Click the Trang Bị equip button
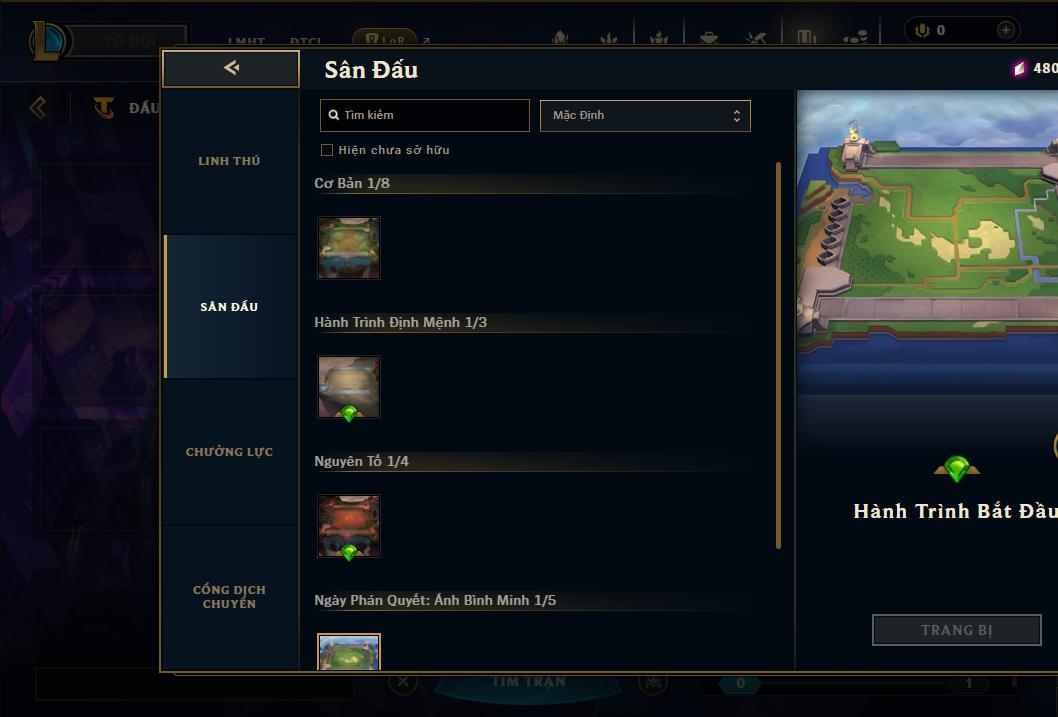 956,630
